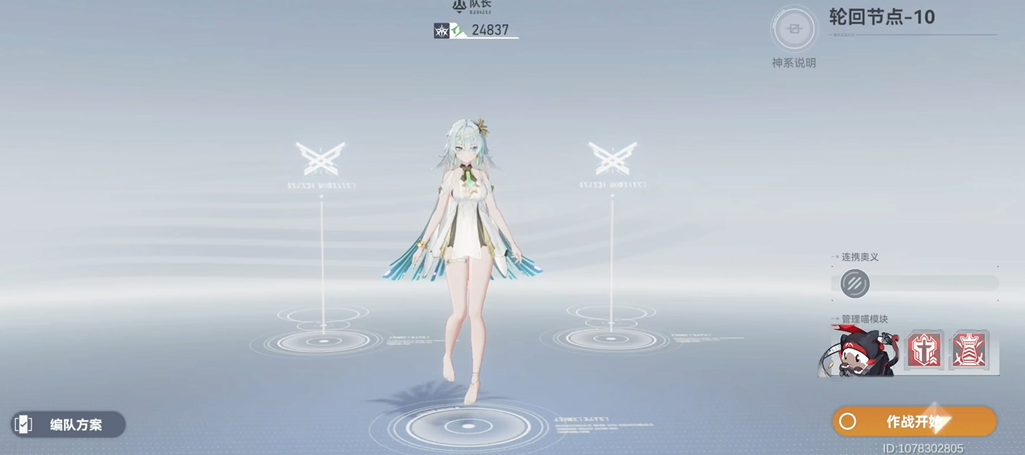
Task: Open the red shield-cross module icon
Action: pos(924,351)
